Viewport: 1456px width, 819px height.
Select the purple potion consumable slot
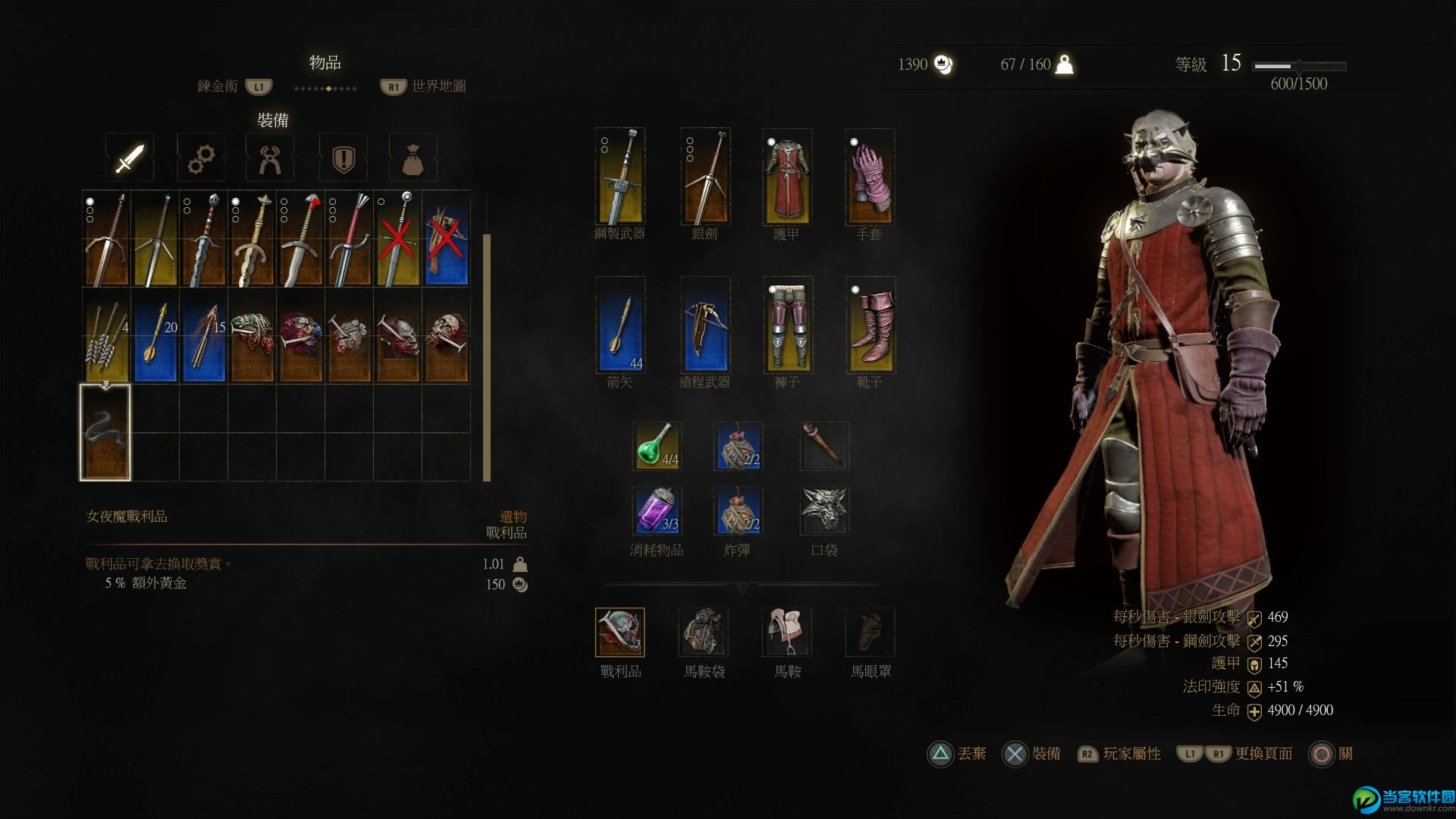click(657, 510)
